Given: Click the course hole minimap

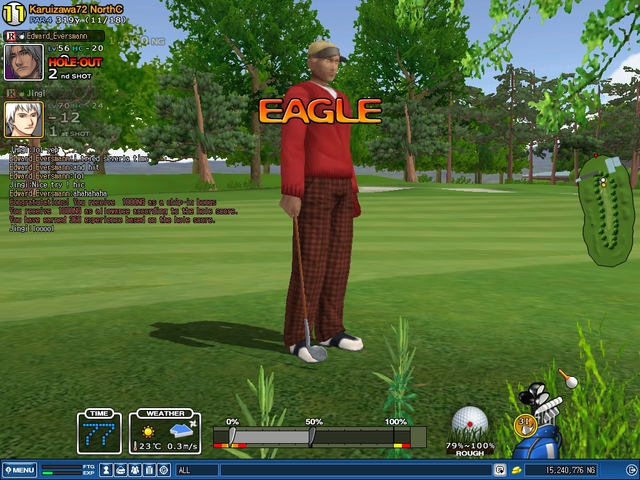Looking at the screenshot, I should click(607, 210).
